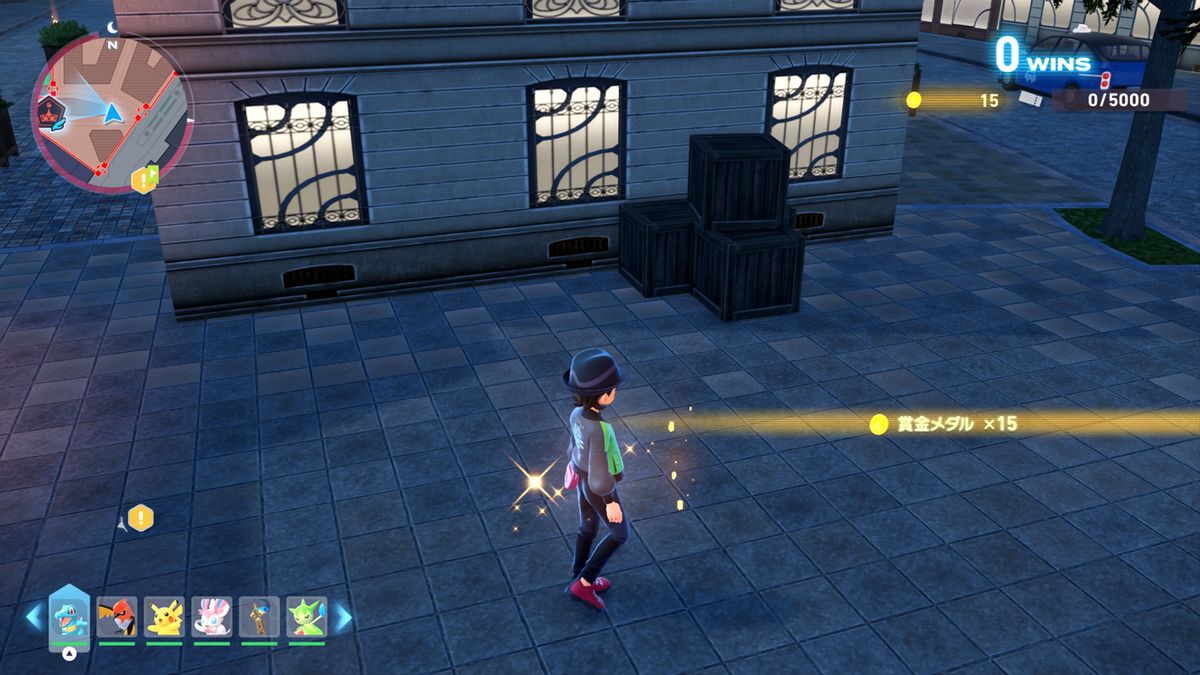Image resolution: width=1200 pixels, height=675 pixels.
Task: Select Totodile in the party bar
Action: [69, 616]
